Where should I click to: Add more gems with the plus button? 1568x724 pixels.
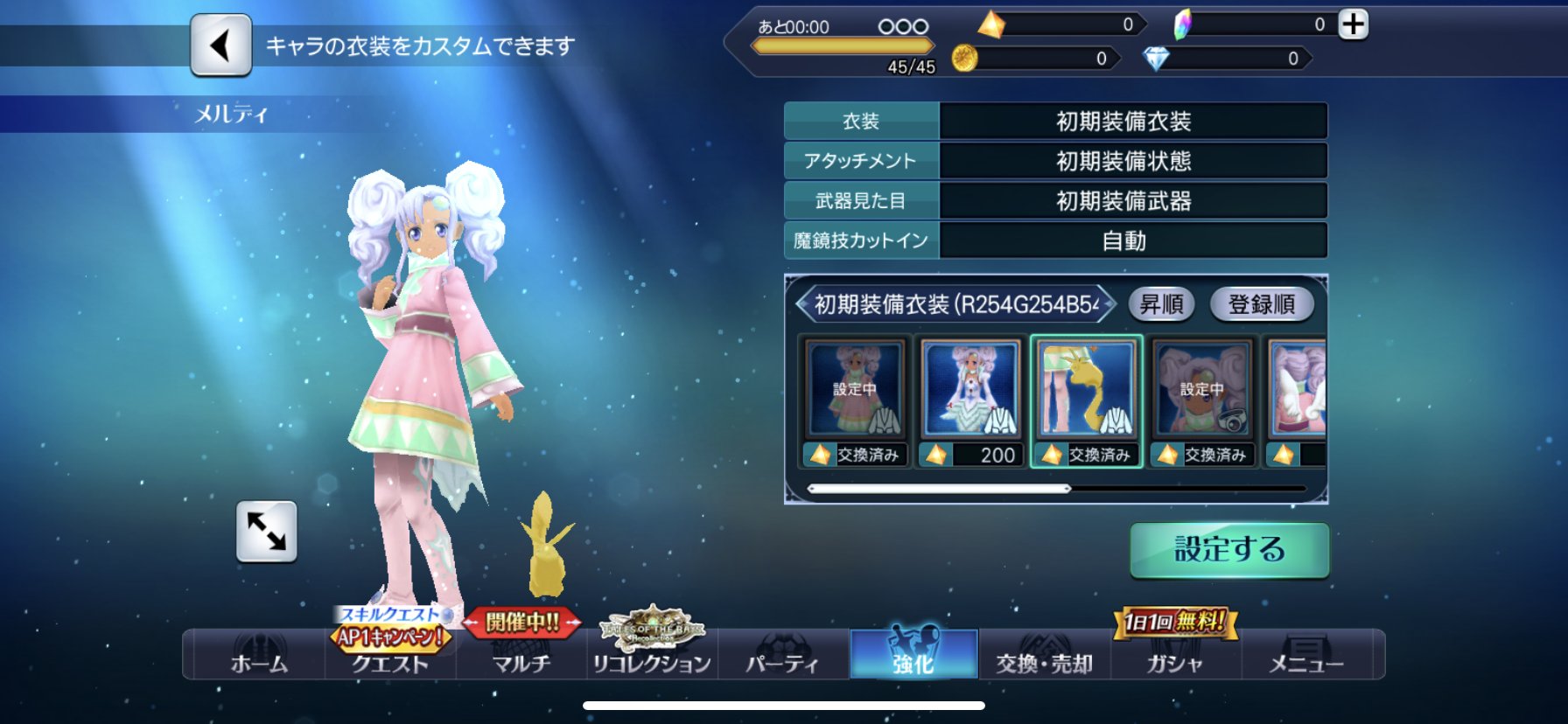[1353, 24]
